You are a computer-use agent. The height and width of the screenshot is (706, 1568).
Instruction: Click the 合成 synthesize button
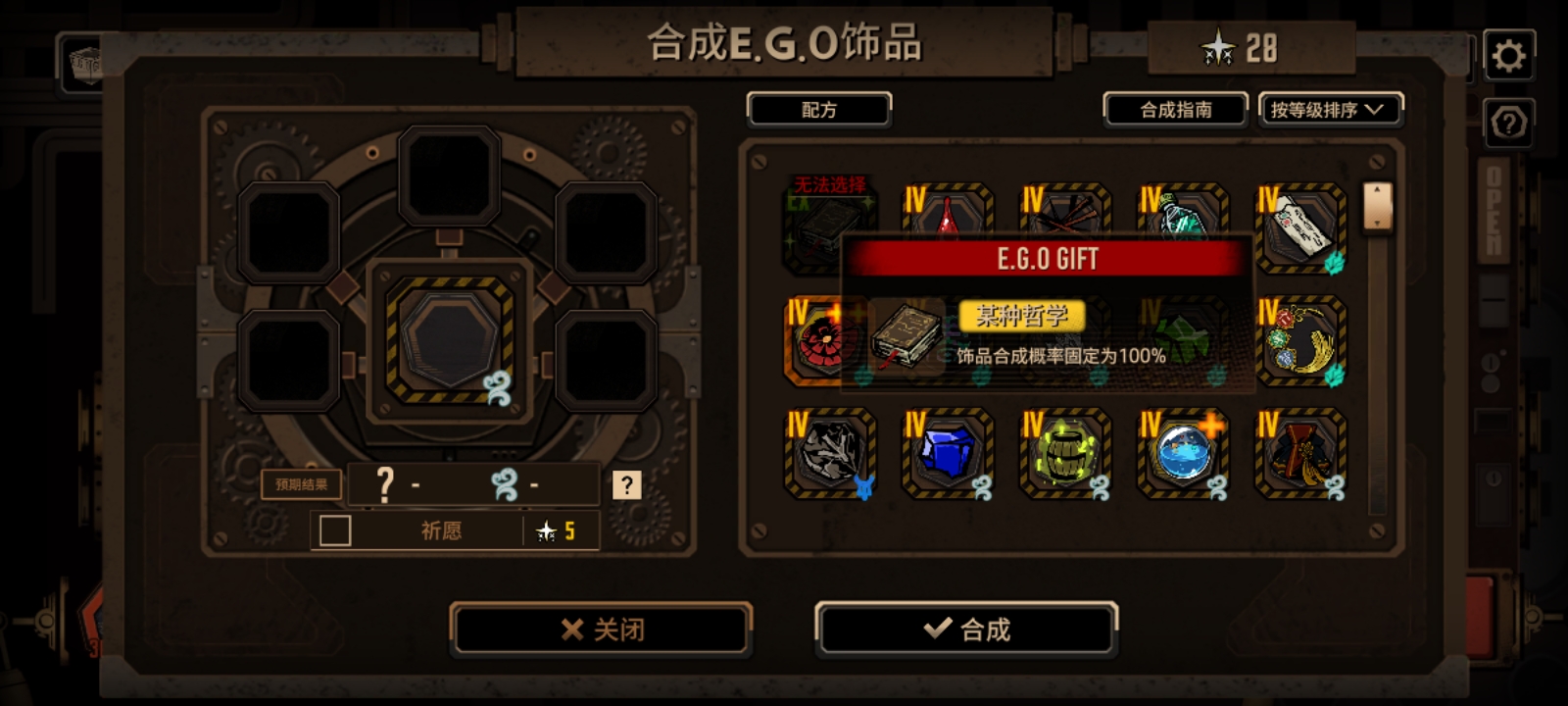[x=966, y=630]
